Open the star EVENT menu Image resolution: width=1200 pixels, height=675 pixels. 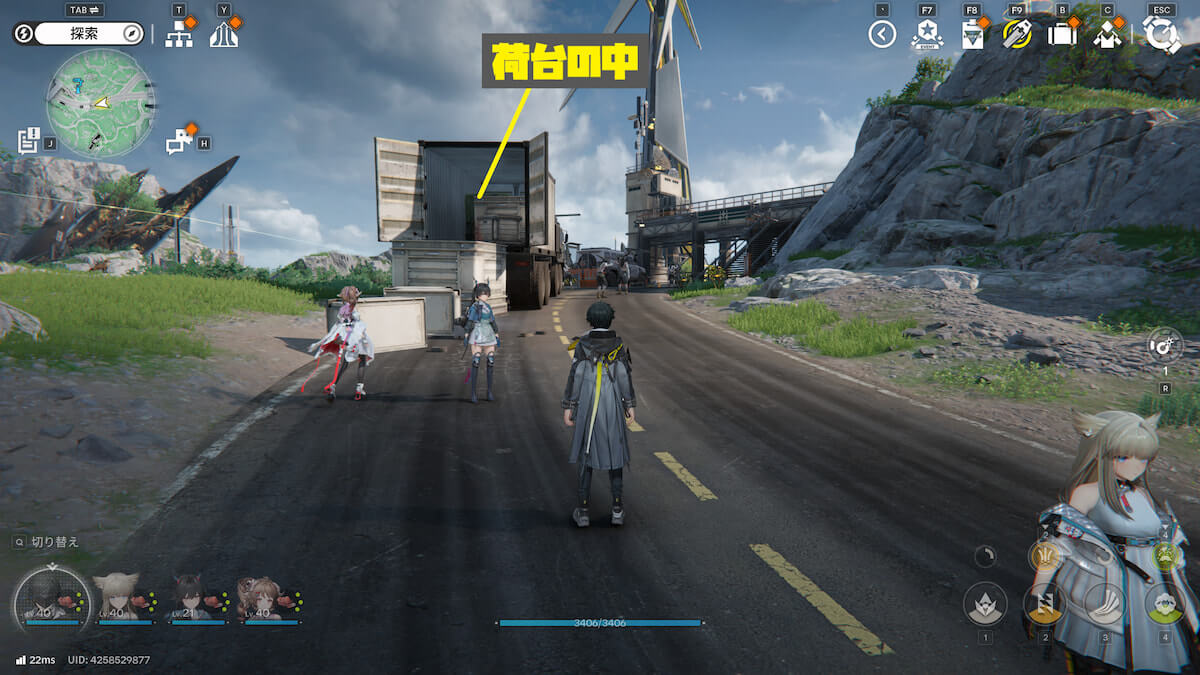tap(926, 35)
